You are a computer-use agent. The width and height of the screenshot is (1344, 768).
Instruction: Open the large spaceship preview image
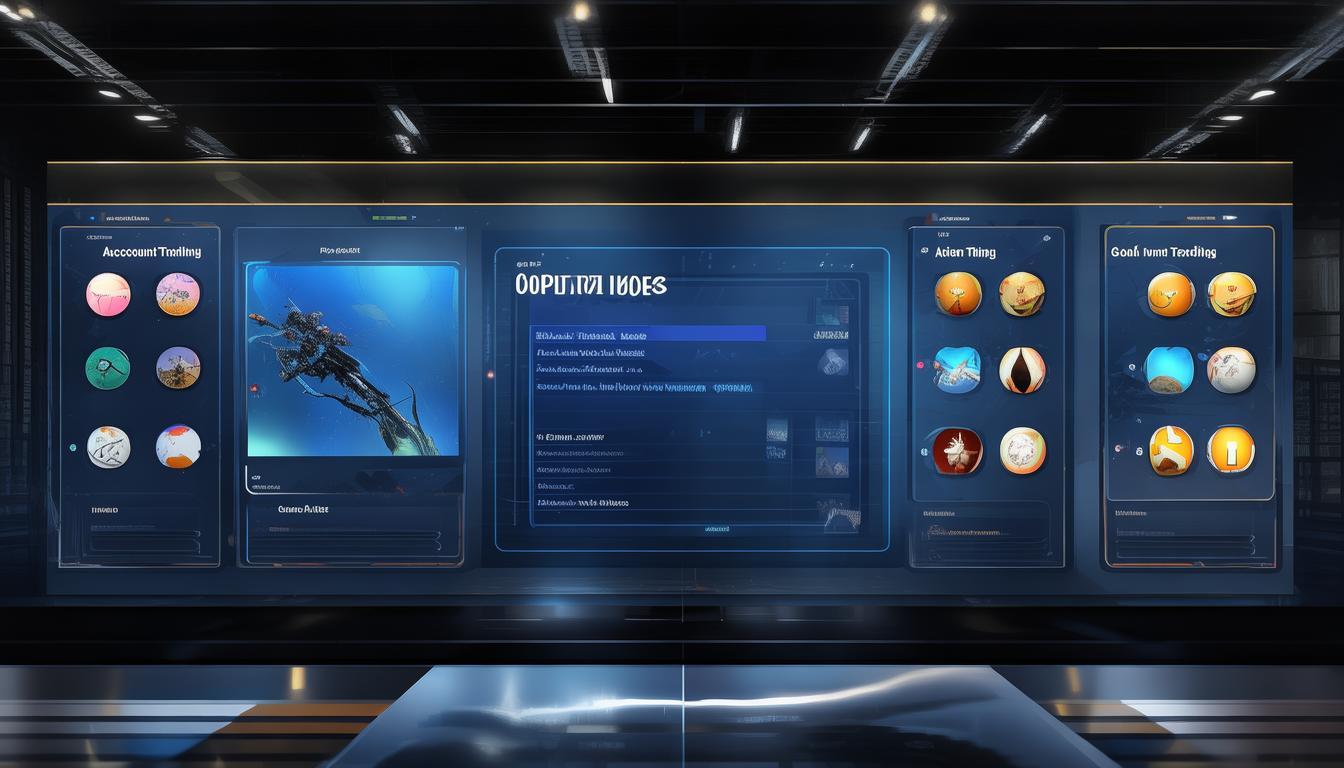click(353, 360)
